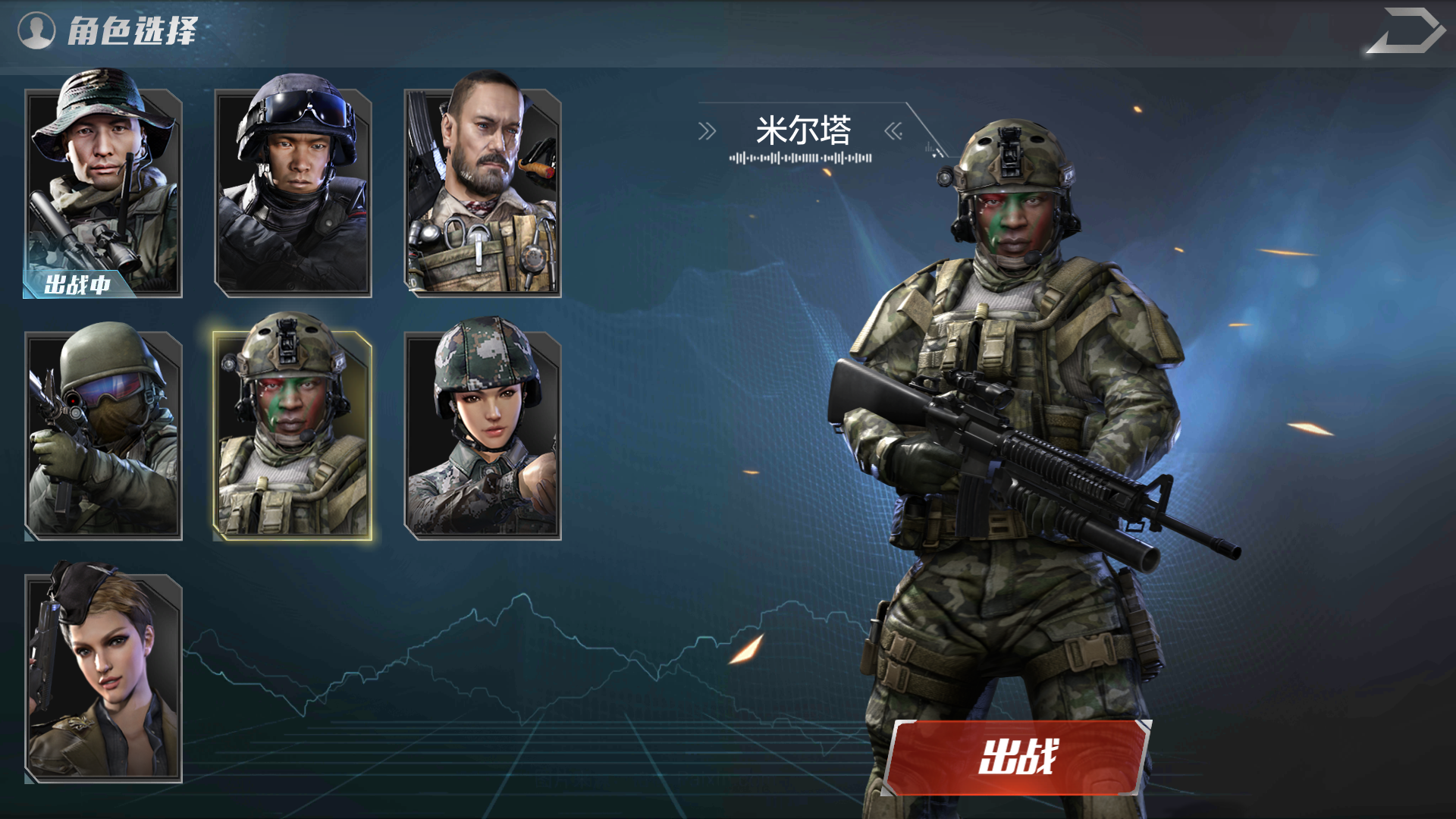This screenshot has width=1456, height=819.
Task: Pick the masked soldier with red-tinted goggles
Action: (102, 432)
